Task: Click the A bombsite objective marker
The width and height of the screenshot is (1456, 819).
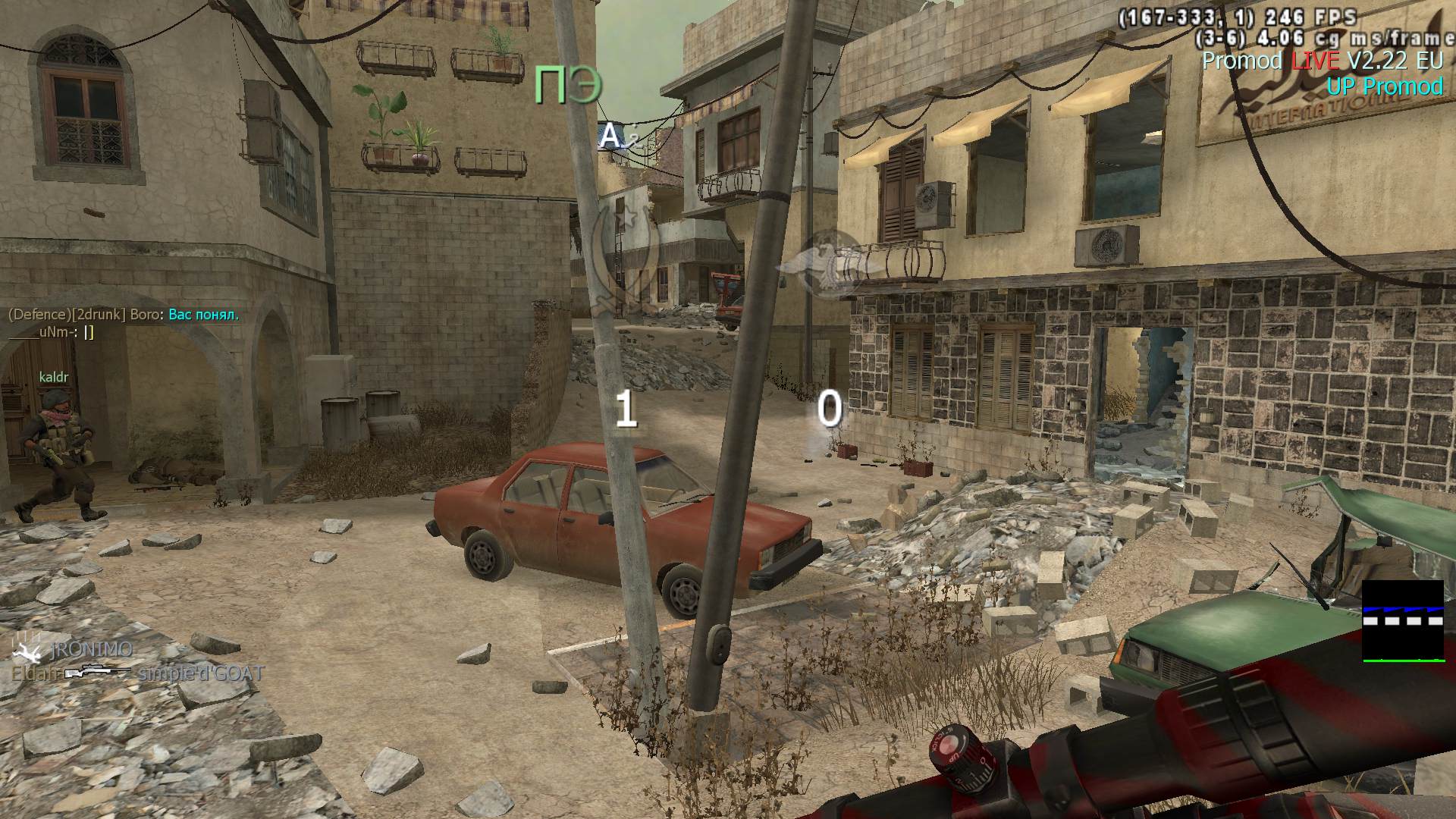Action: (611, 136)
